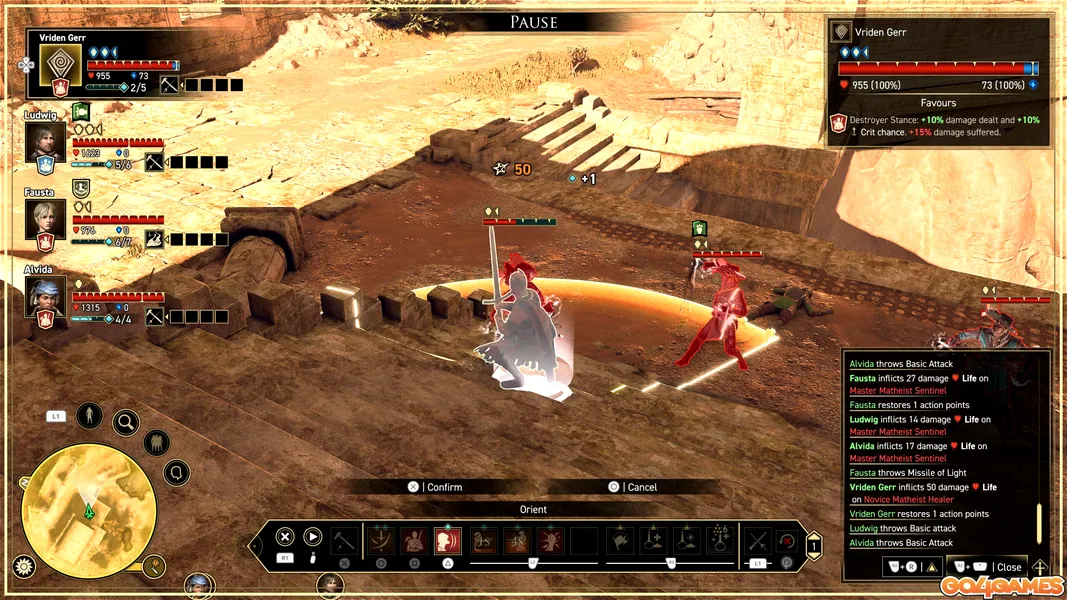1067x600 pixels.
Task: Click Ludwig's weapon slot icon
Action: pos(155,162)
